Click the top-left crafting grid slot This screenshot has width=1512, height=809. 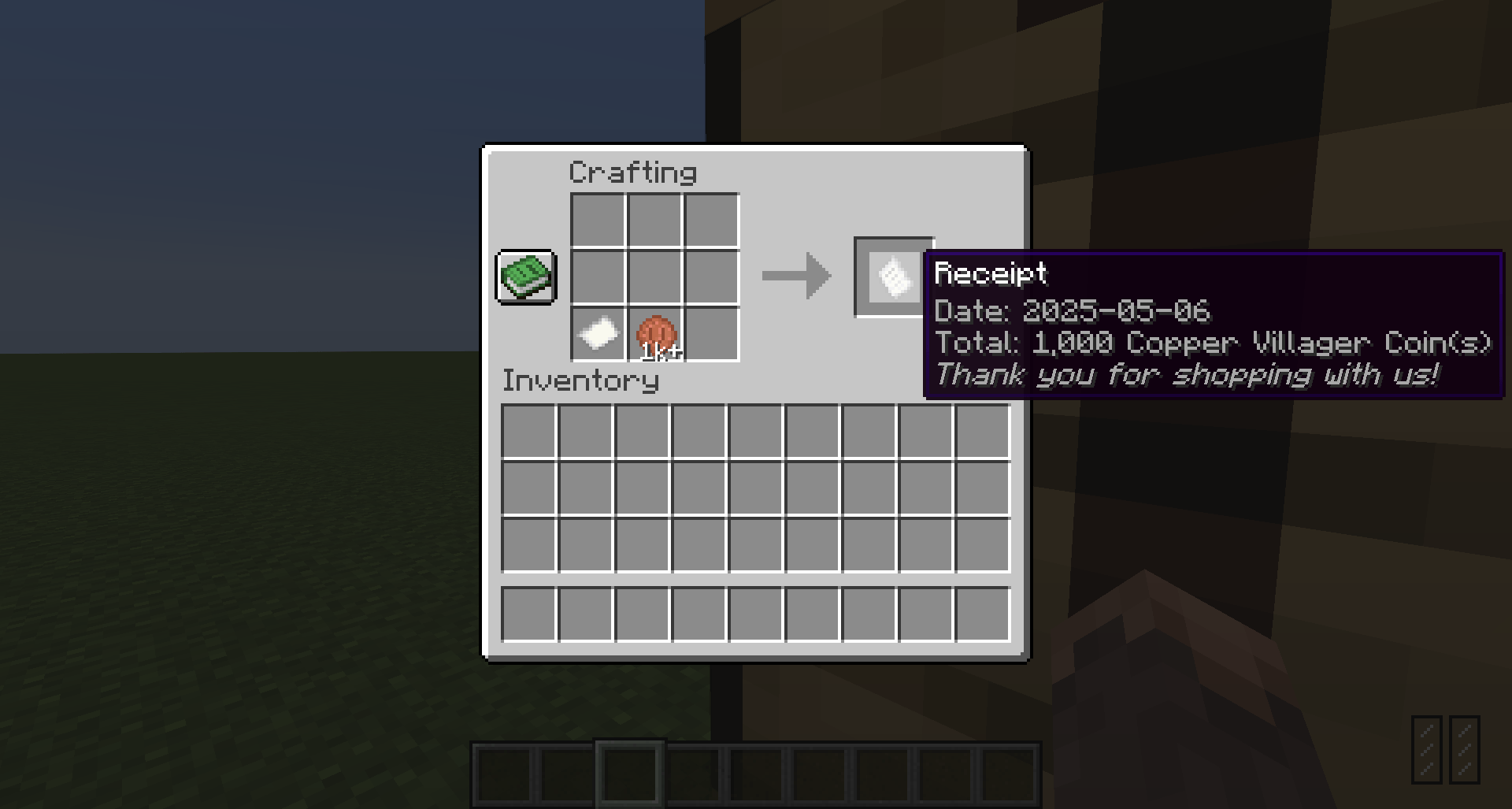[596, 219]
